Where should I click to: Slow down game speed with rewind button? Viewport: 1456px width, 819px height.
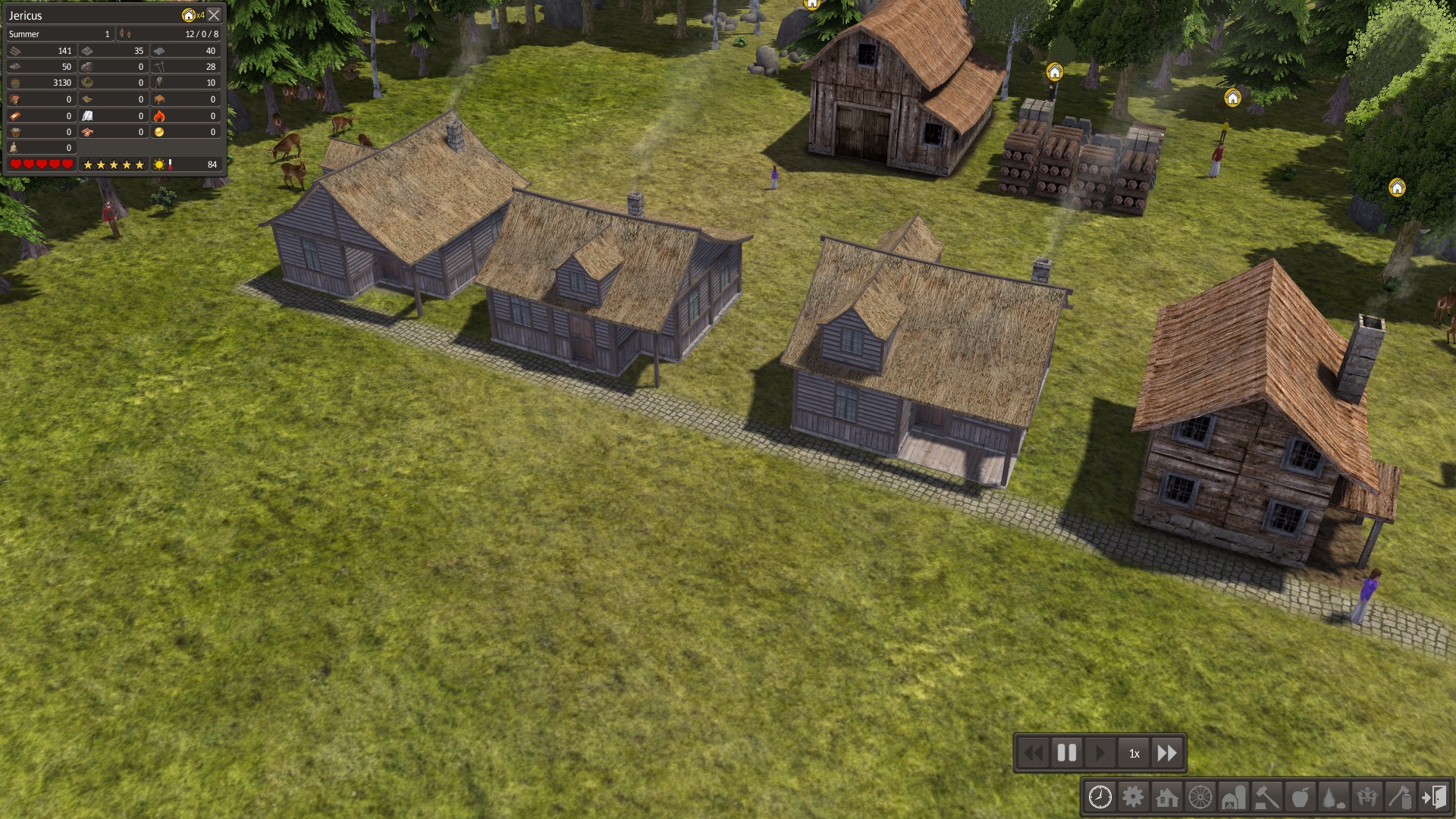coord(1033,753)
